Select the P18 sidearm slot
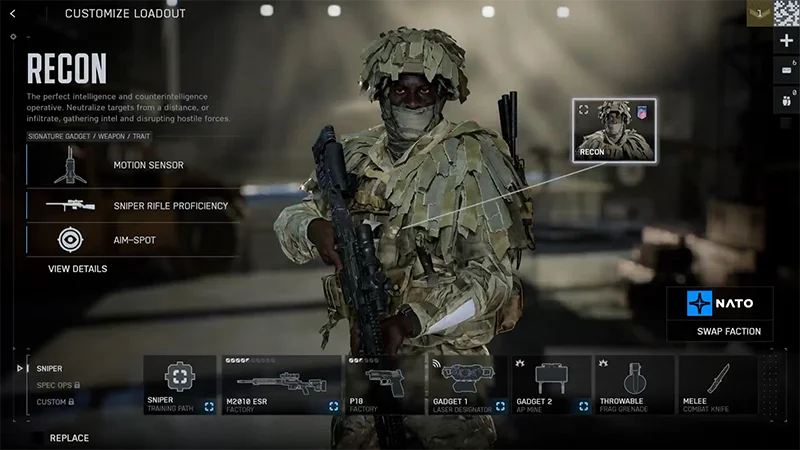The image size is (800, 450). (385, 385)
